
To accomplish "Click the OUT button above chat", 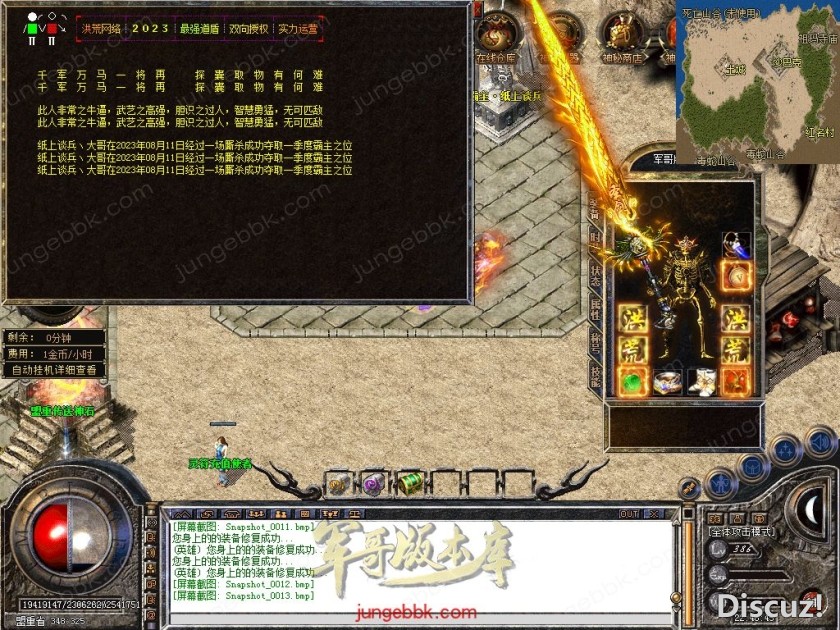I will coord(628,514).
